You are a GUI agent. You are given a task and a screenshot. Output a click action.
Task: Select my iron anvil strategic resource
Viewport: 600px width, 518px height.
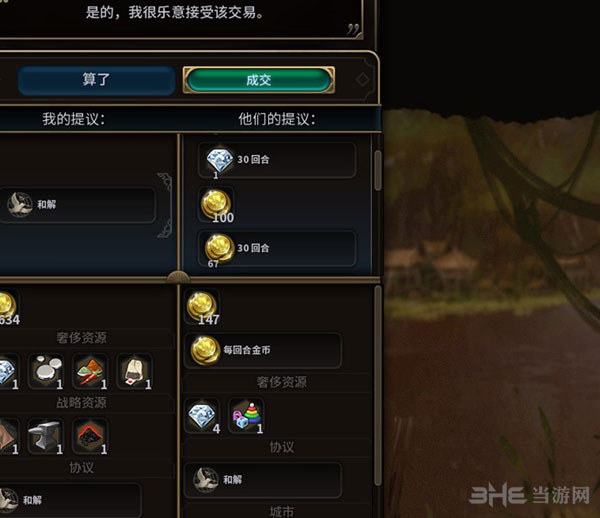tap(47, 436)
